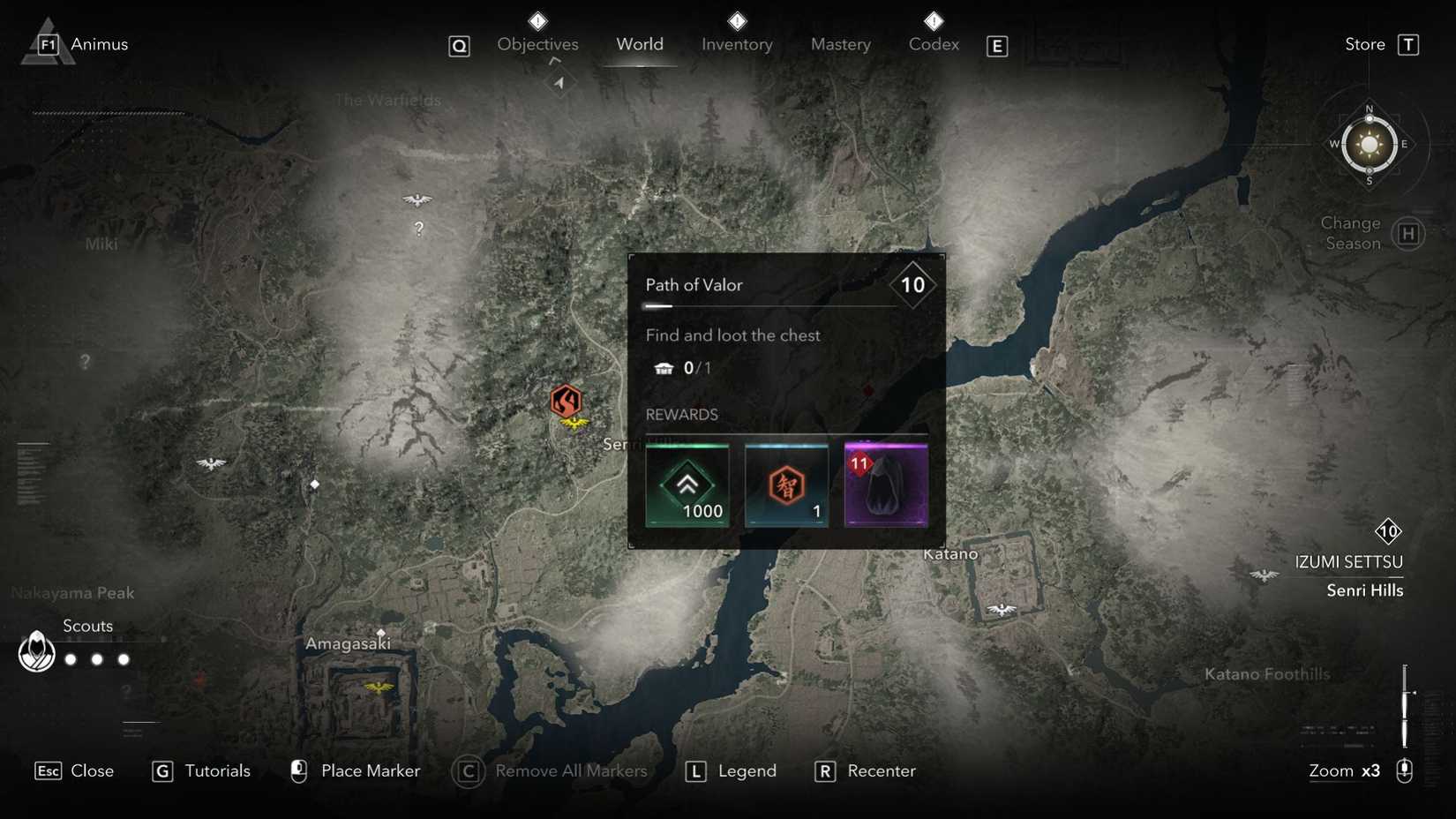Open the compass in the top right corner

coord(1369,143)
